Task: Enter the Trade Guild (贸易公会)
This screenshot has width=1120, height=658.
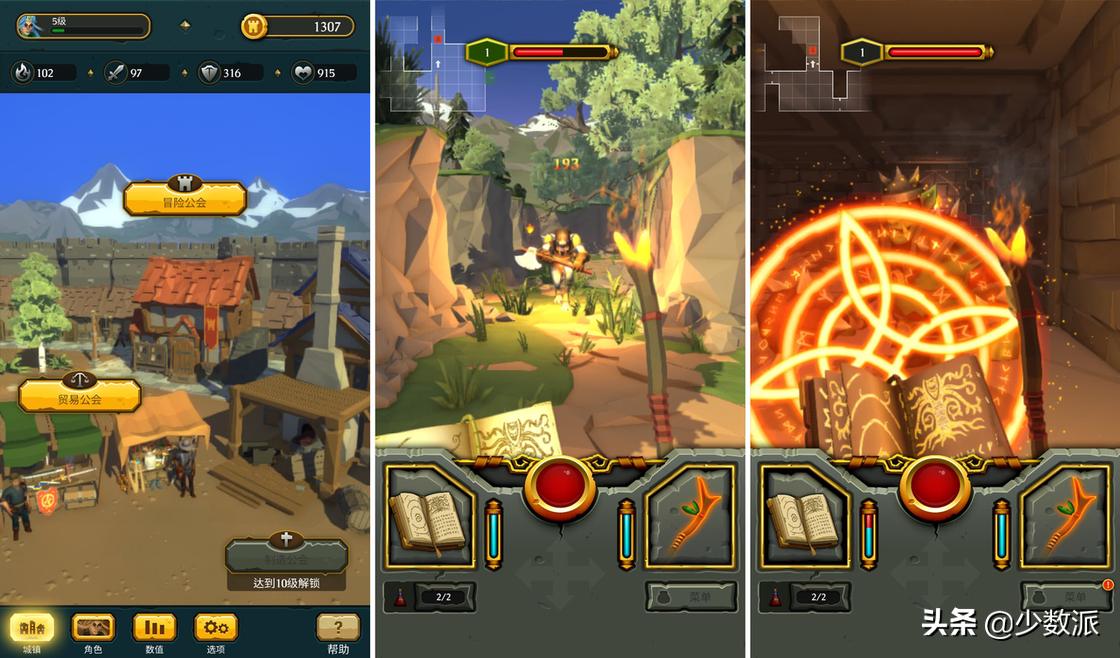Action: (x=80, y=396)
